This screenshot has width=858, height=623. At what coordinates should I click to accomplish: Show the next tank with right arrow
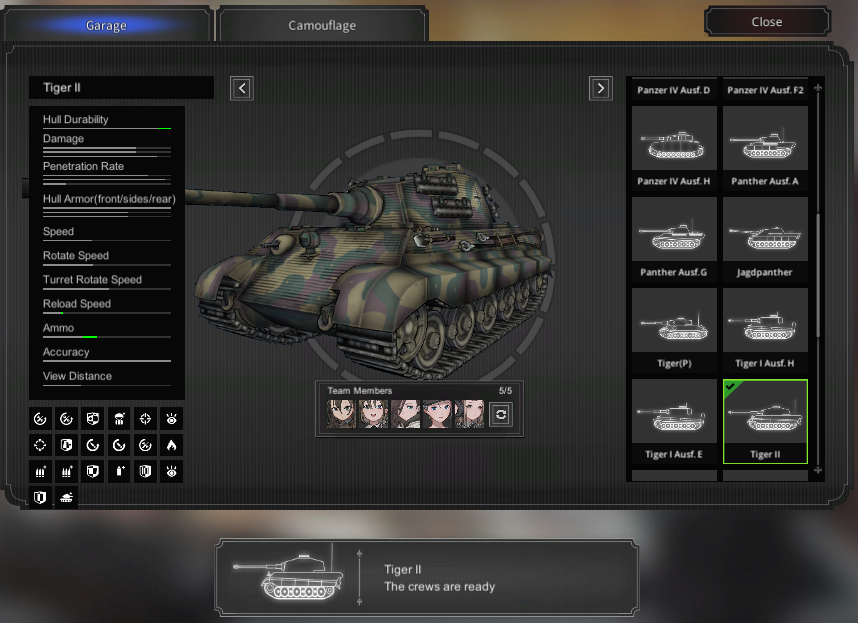tap(600, 88)
